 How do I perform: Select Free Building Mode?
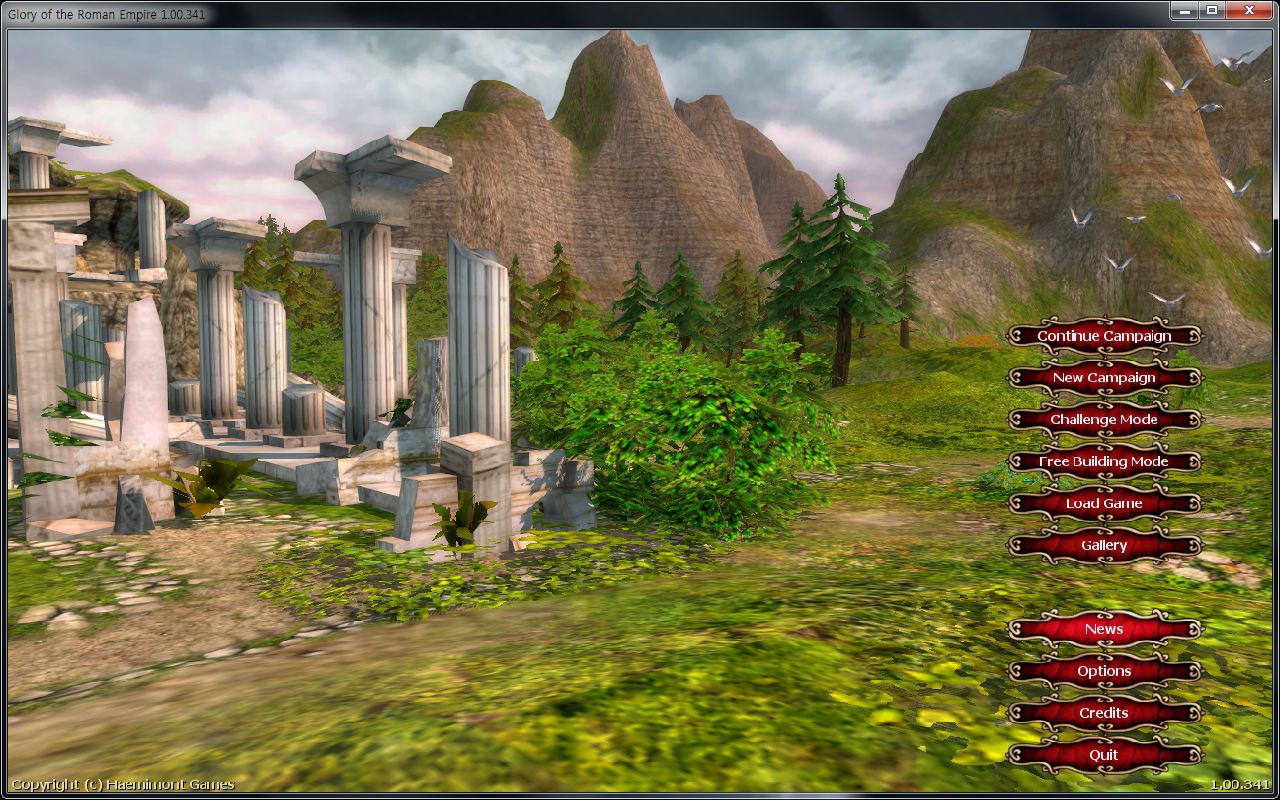pyautogui.click(x=1104, y=462)
